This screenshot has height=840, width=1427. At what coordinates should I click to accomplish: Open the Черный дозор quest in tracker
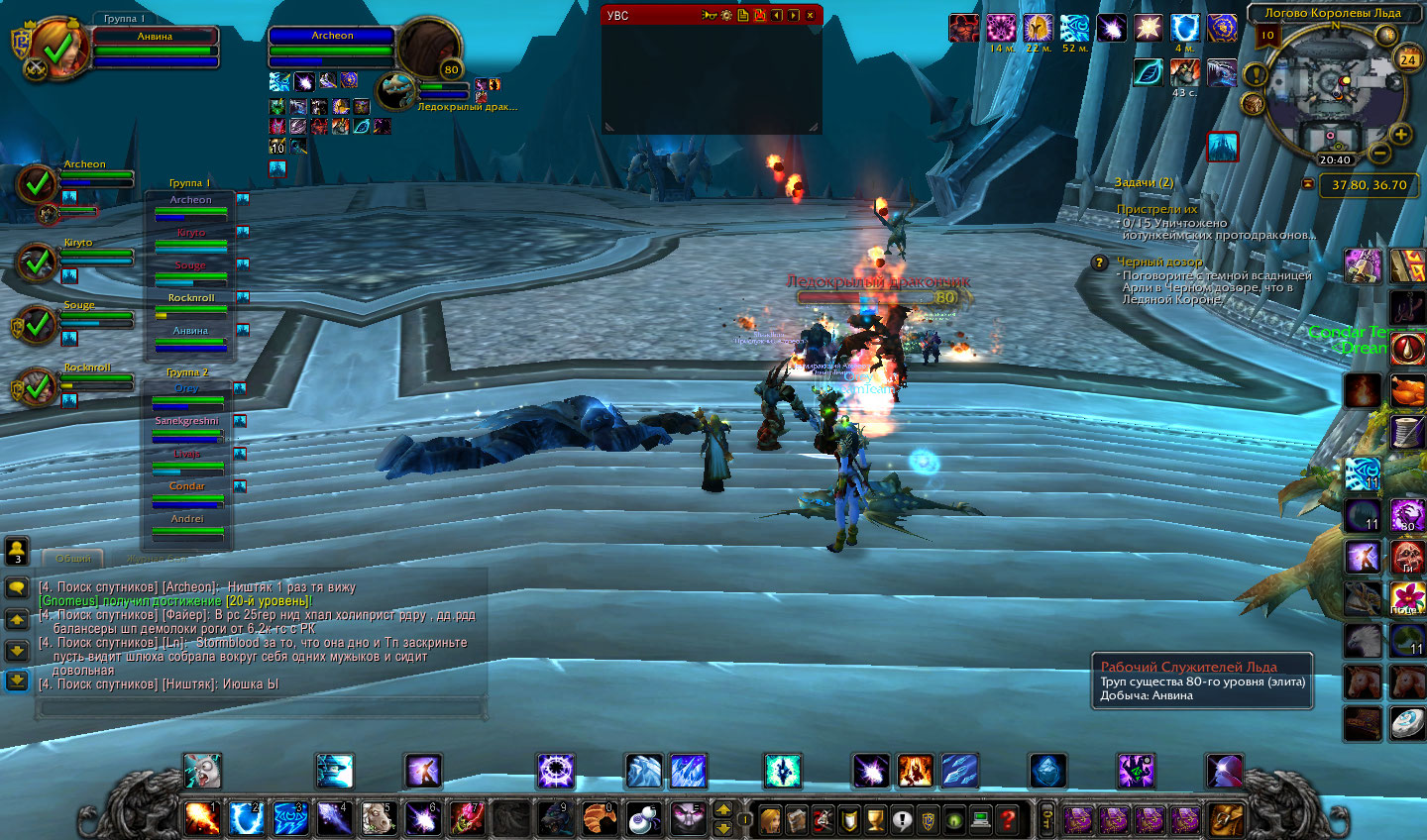1159,262
